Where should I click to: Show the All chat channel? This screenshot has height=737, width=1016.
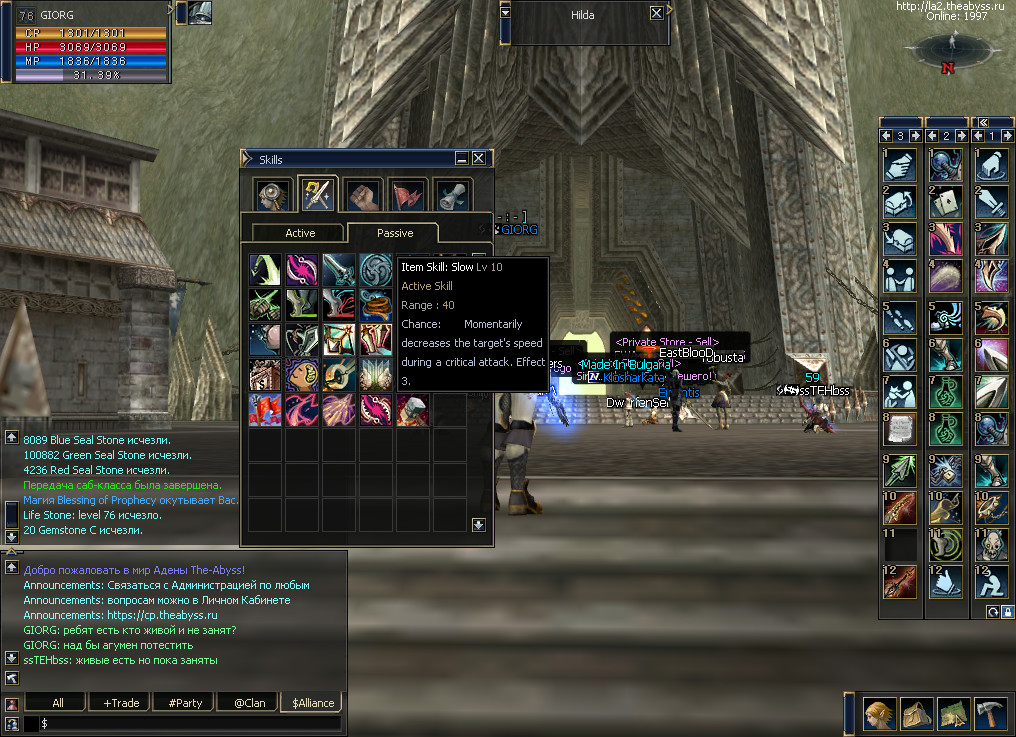[x=57, y=702]
